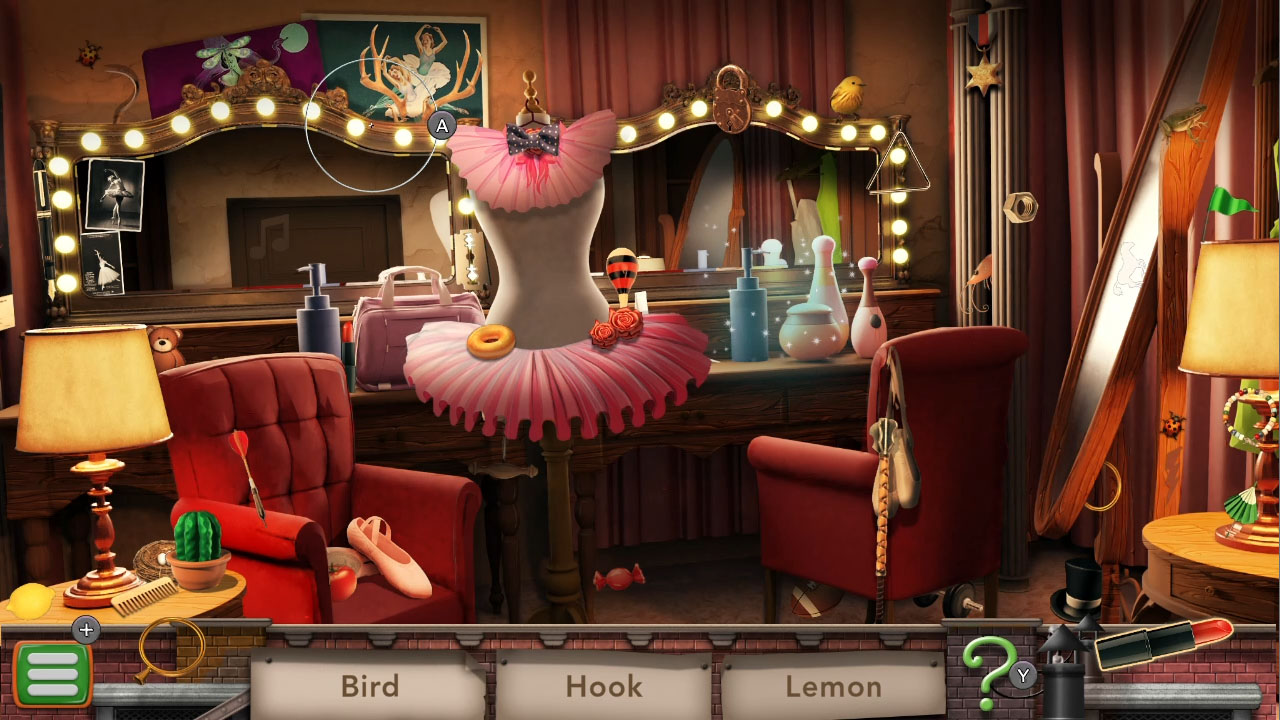Image resolution: width=1280 pixels, height=720 pixels.
Task: Click the A button cursor indicator
Action: pos(442,126)
